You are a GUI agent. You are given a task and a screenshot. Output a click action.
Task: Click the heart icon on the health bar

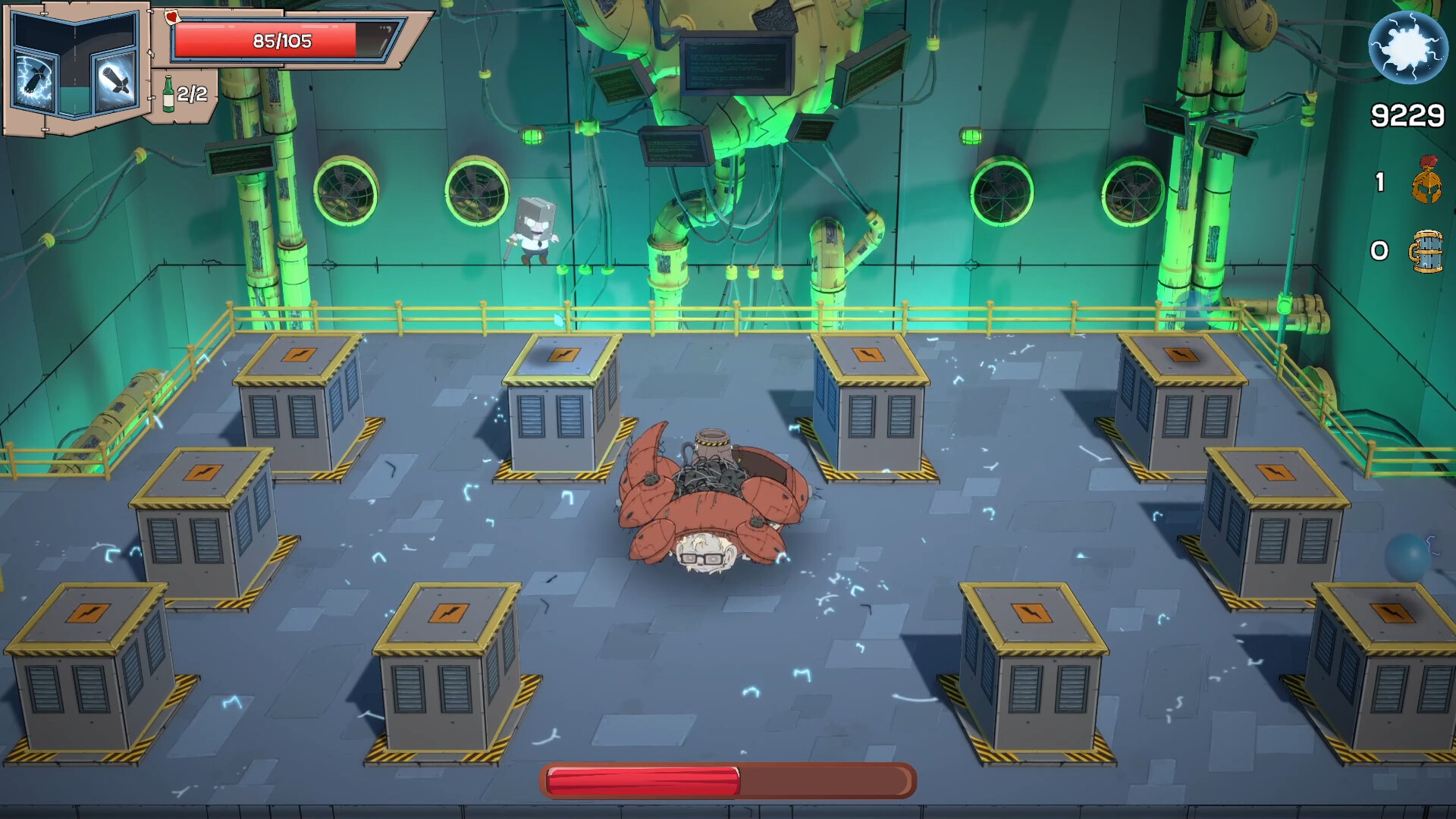[172, 17]
